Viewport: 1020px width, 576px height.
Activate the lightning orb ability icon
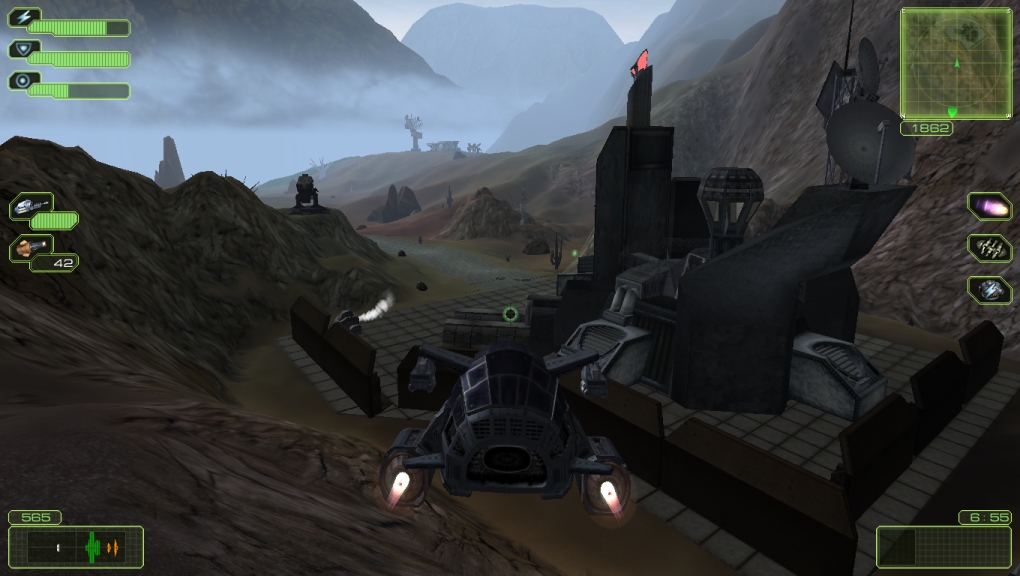coord(989,289)
